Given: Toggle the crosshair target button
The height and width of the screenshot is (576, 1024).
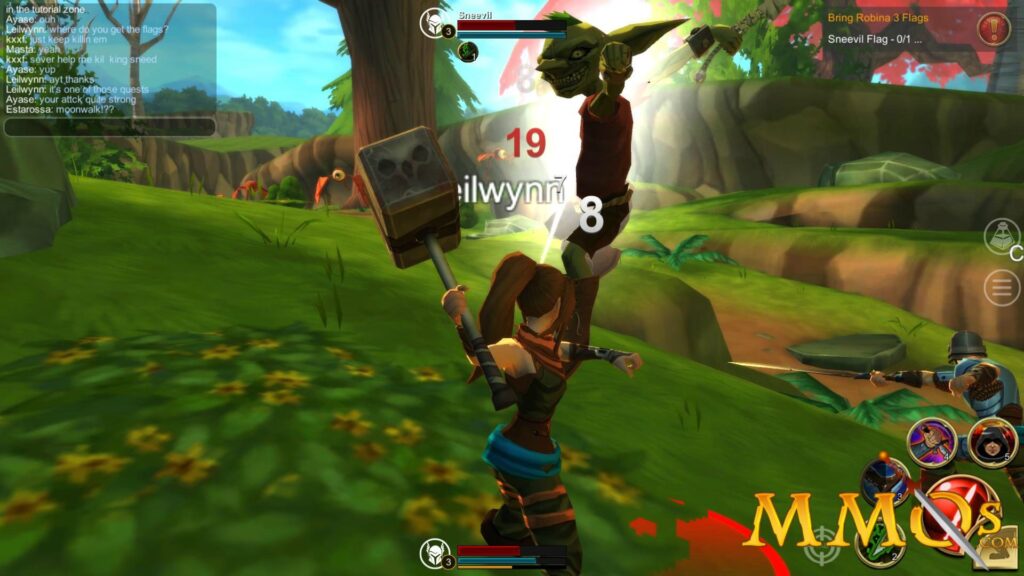Looking at the screenshot, I should pos(822,545).
